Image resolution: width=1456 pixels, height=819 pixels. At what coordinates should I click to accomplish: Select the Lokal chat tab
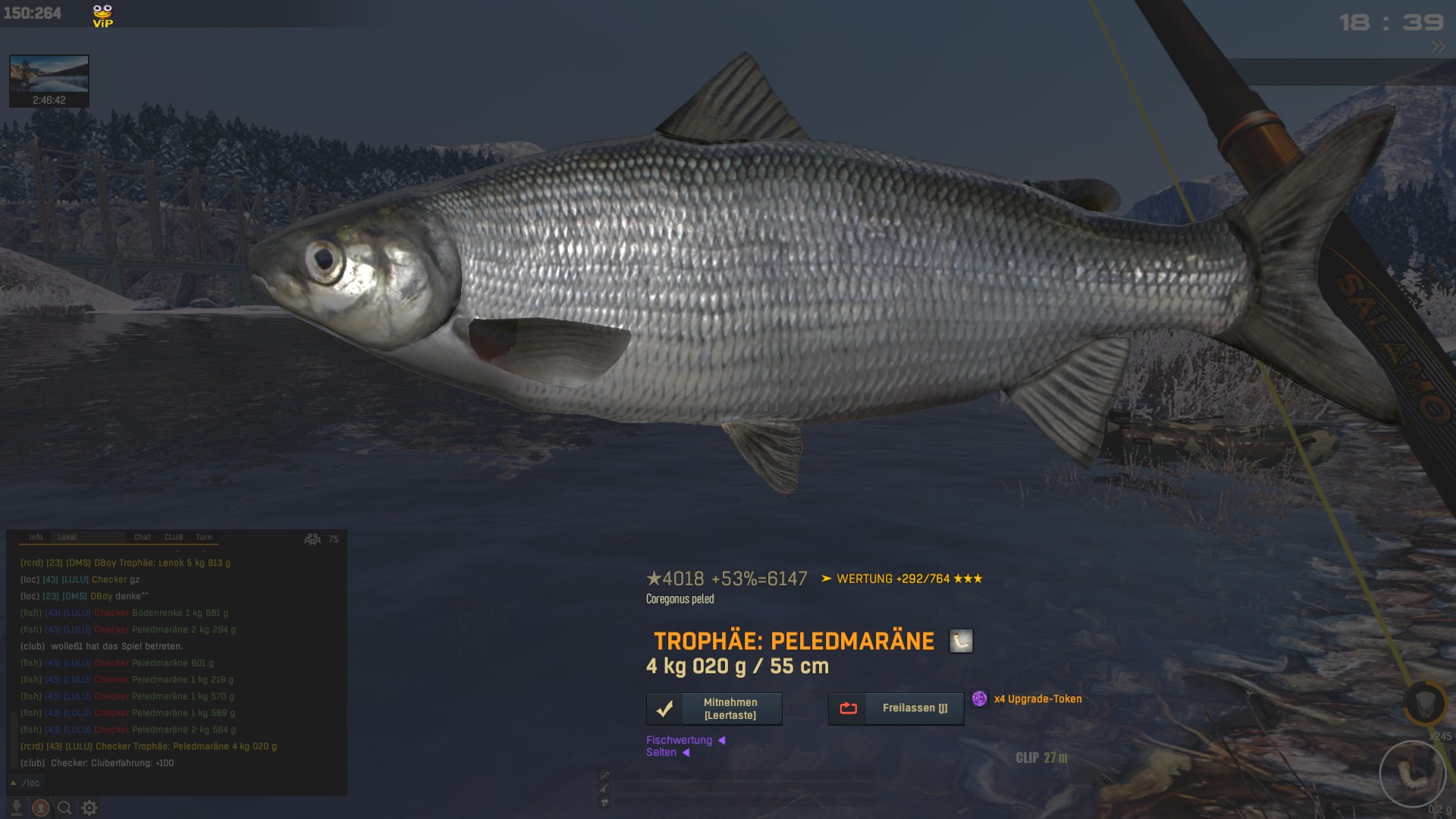[67, 537]
